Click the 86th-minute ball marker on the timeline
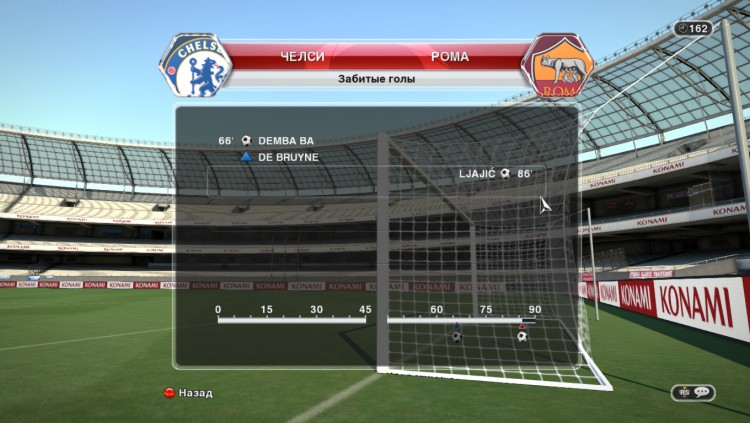This screenshot has height=423, width=750. [522, 336]
